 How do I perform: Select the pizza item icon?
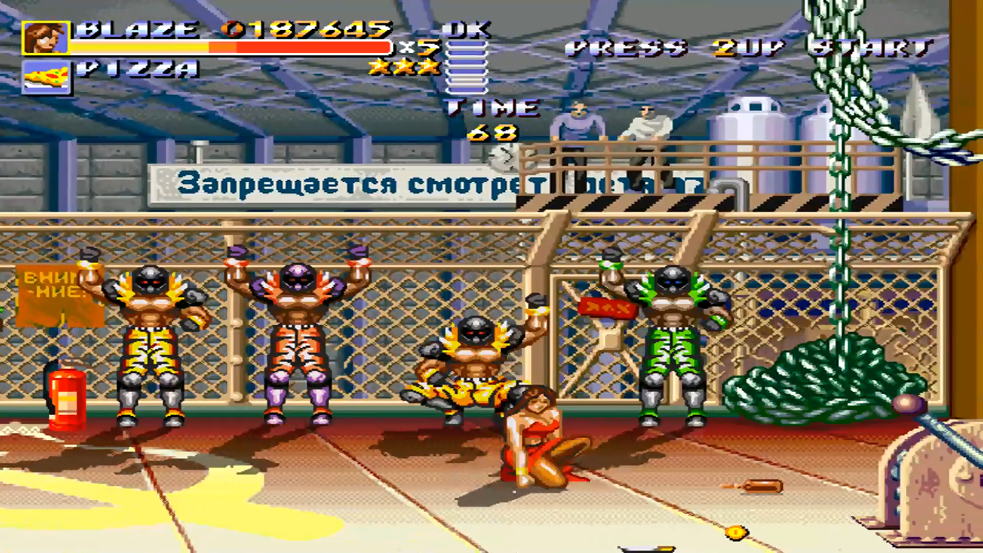[46, 76]
